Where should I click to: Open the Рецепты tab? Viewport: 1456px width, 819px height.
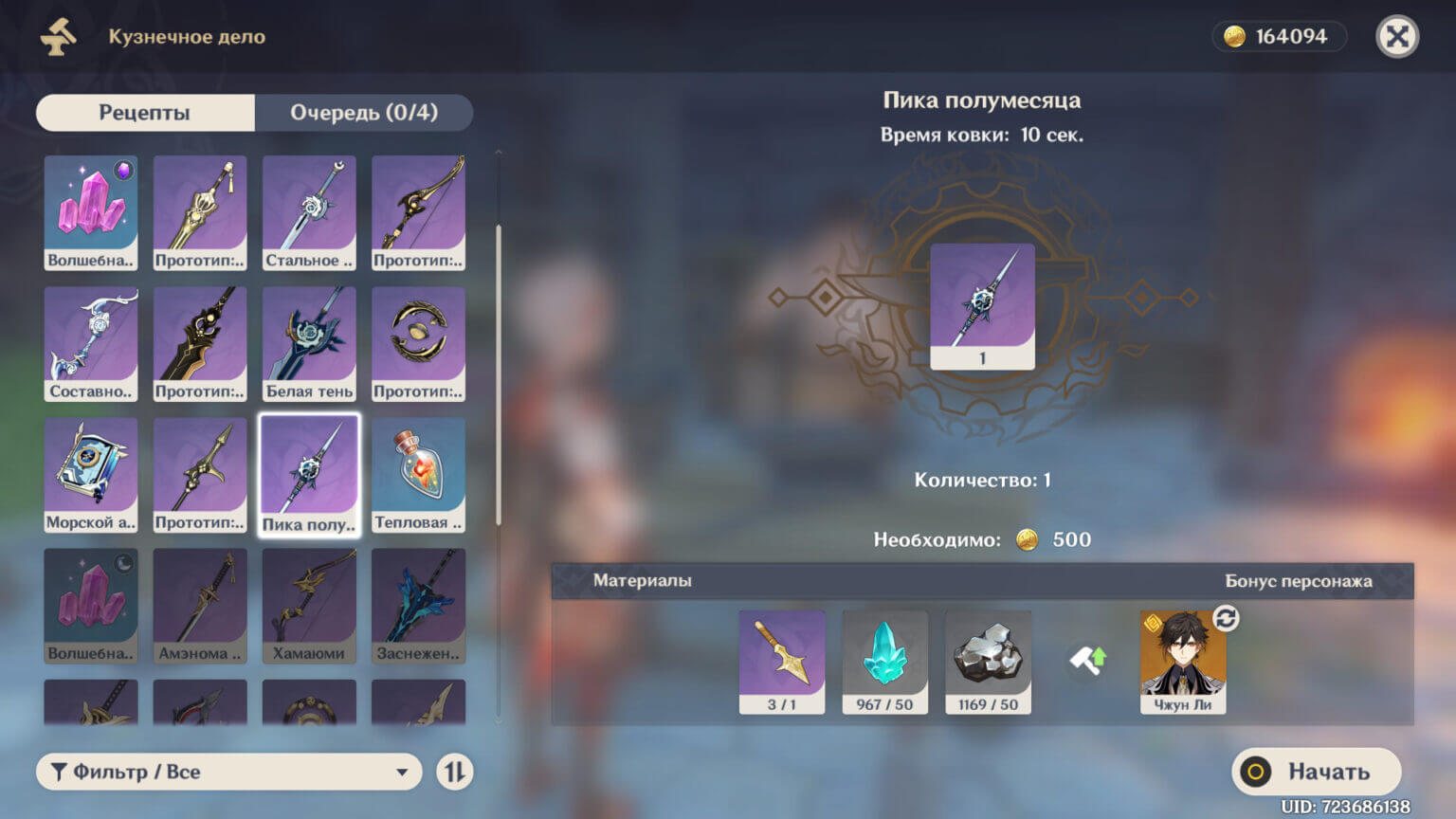(x=144, y=112)
